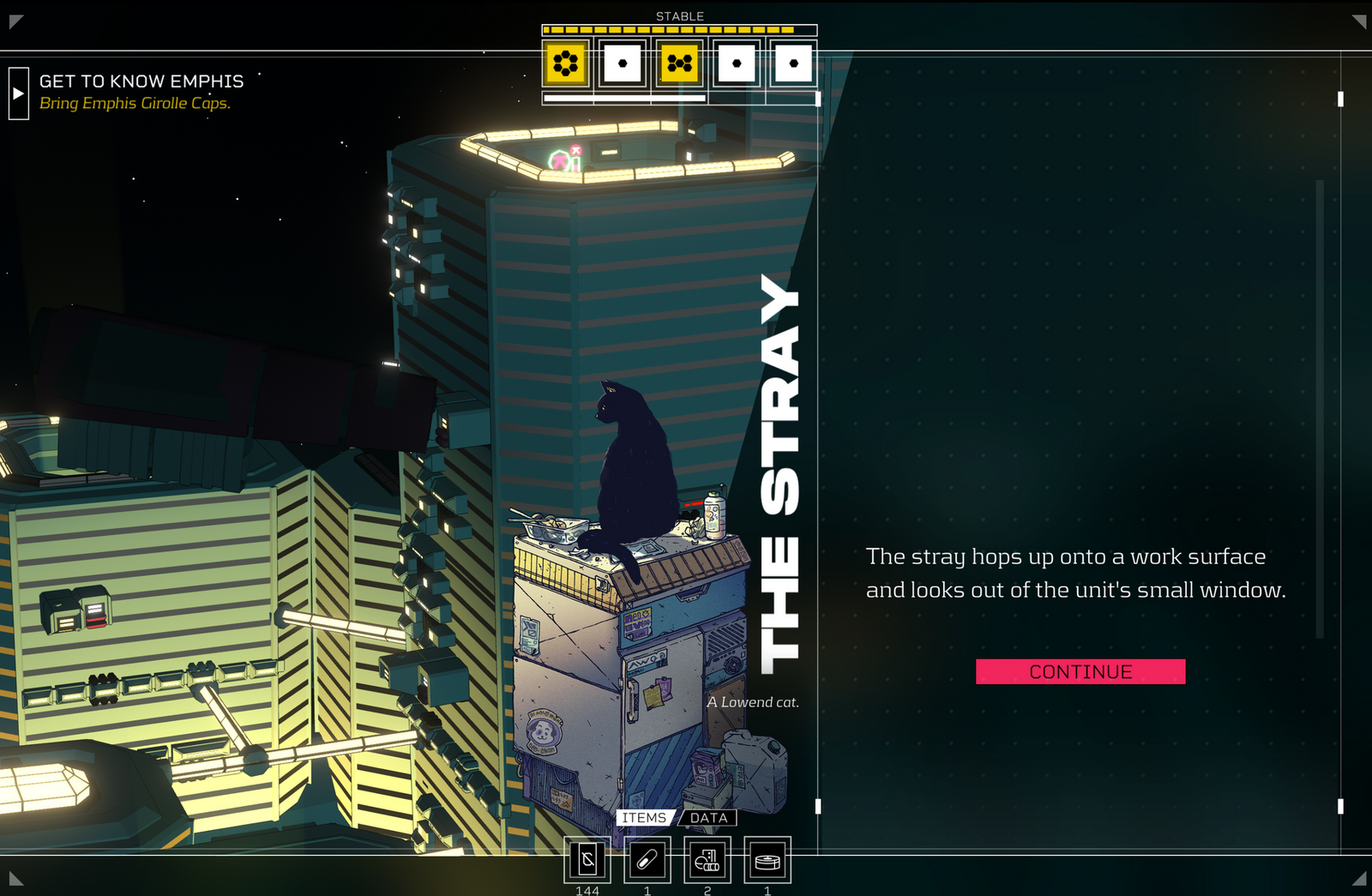Open the Get To Know Emphis objective
This screenshot has height=896, width=1372.
click(141, 81)
